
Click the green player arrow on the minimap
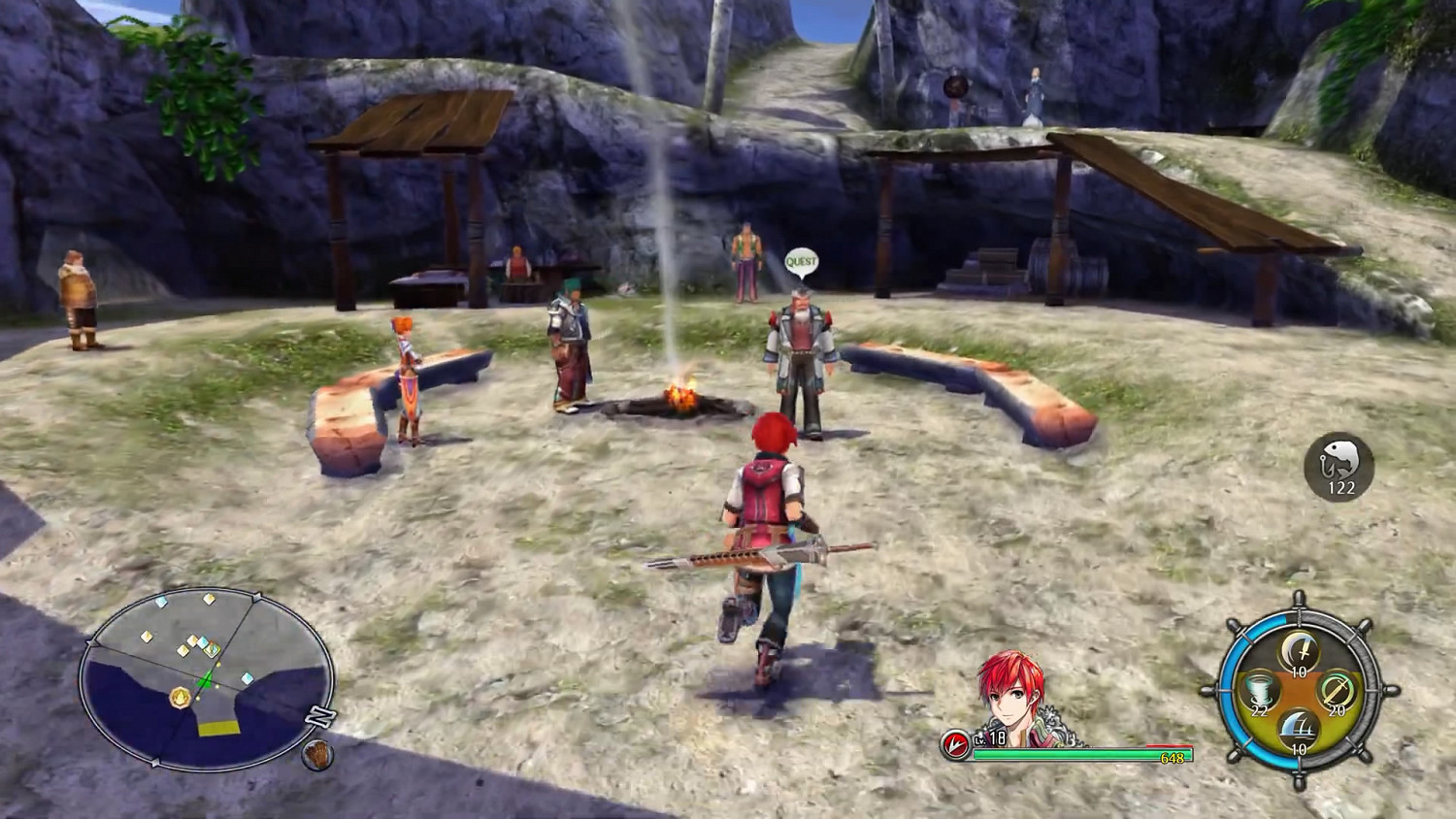tap(206, 678)
